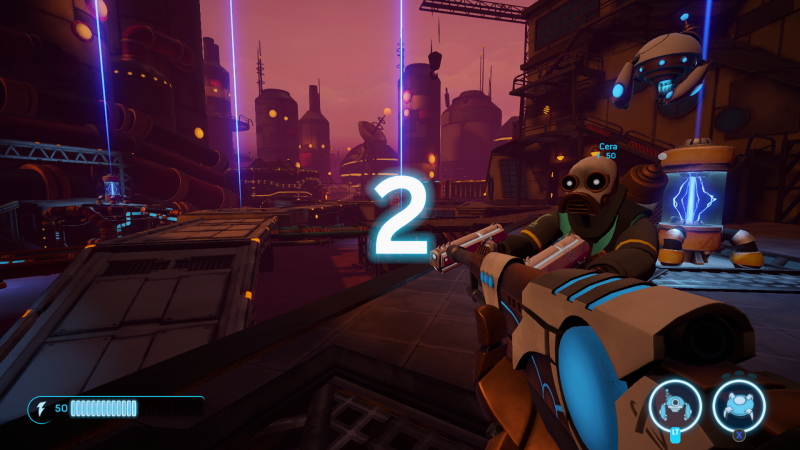Select the spider bot ability icon
This screenshot has width=800, height=450.
739,406
